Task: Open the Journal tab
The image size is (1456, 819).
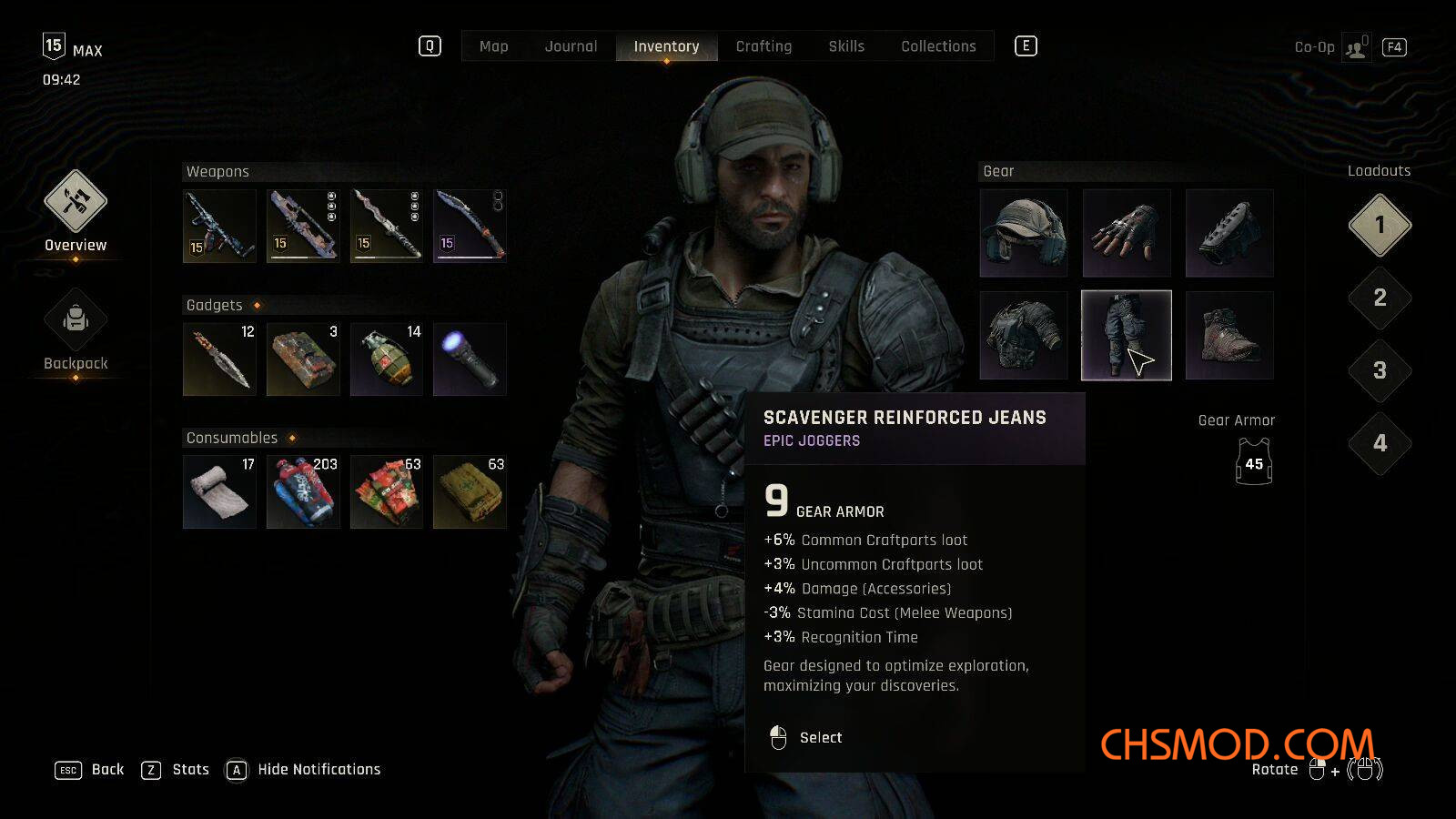Action: click(x=571, y=46)
